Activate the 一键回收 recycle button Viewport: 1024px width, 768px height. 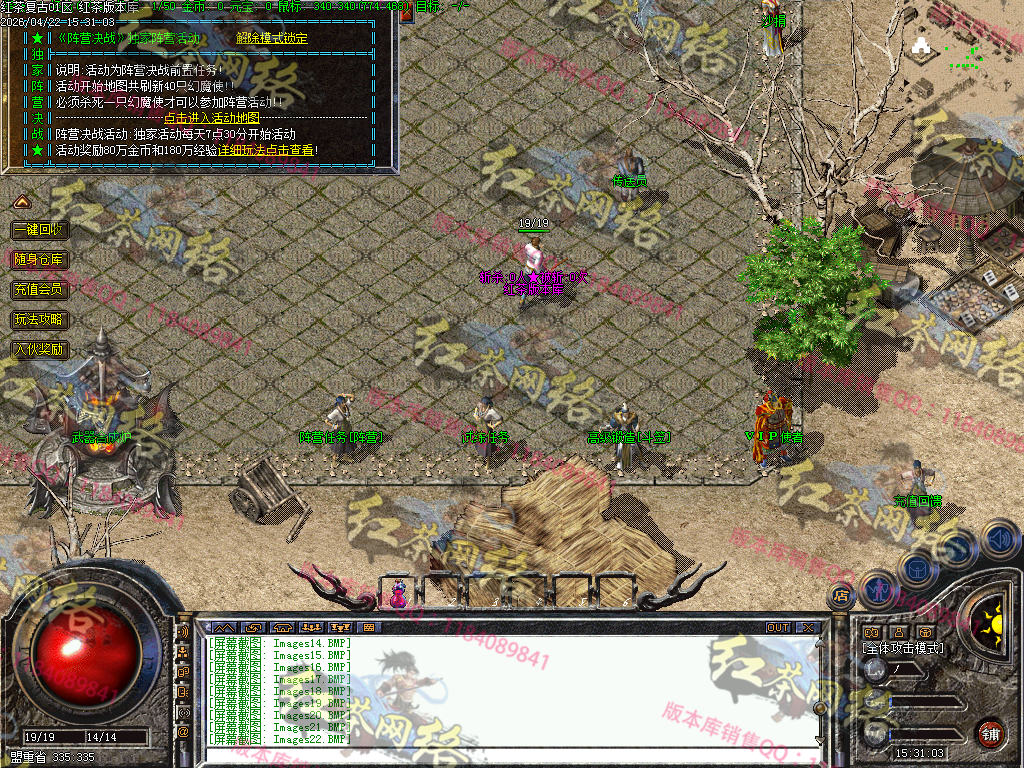(x=39, y=230)
